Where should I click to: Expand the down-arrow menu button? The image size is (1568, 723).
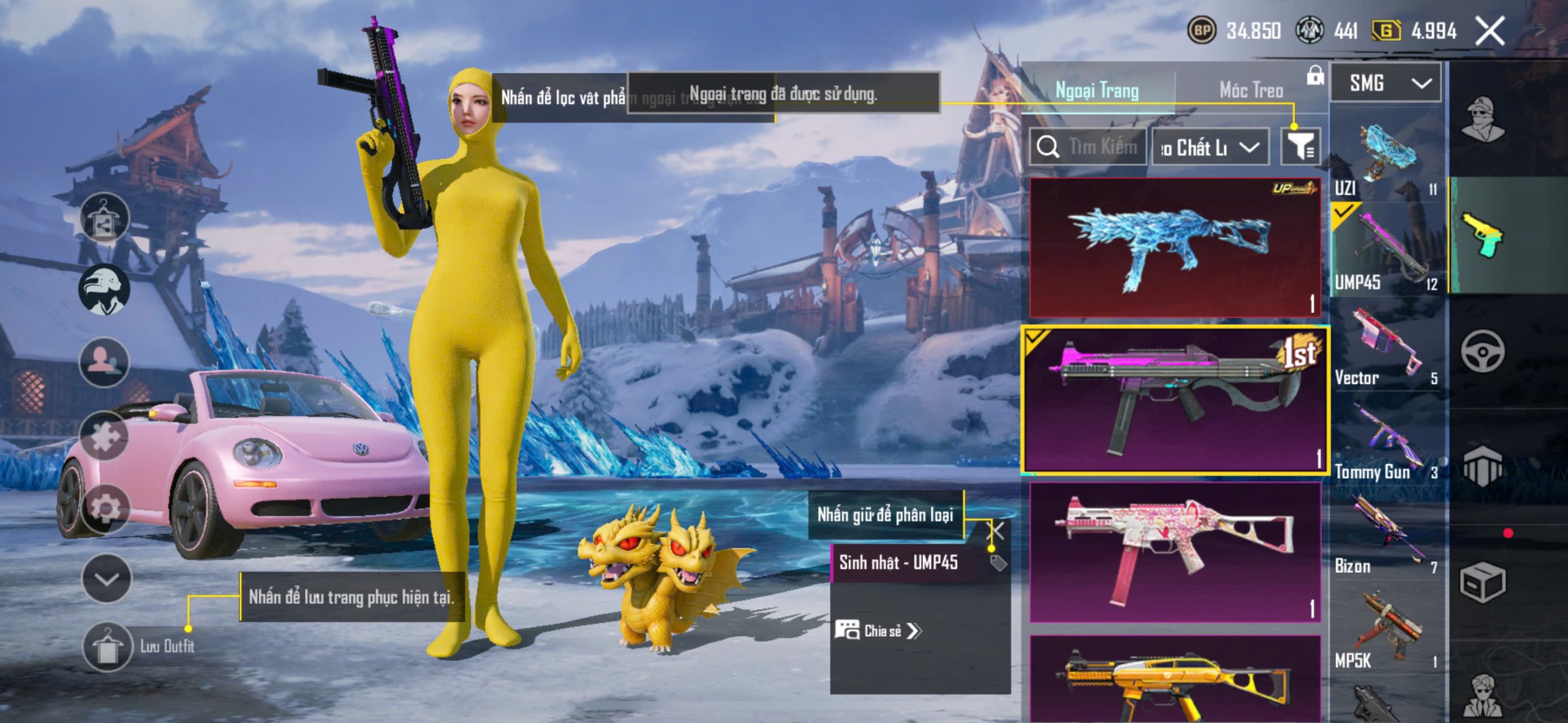coord(107,579)
